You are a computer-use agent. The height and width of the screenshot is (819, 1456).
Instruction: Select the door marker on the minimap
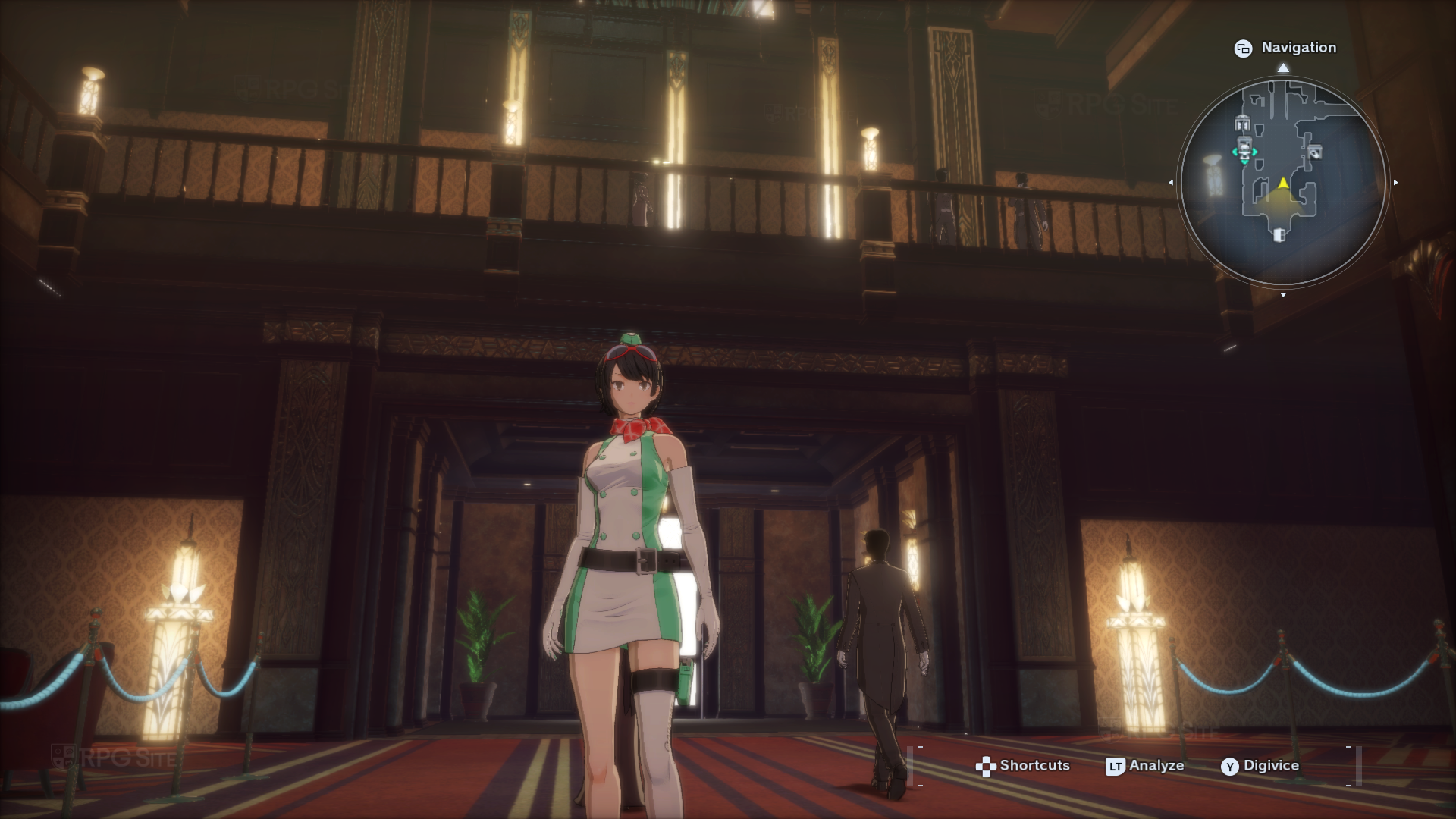tap(1279, 234)
